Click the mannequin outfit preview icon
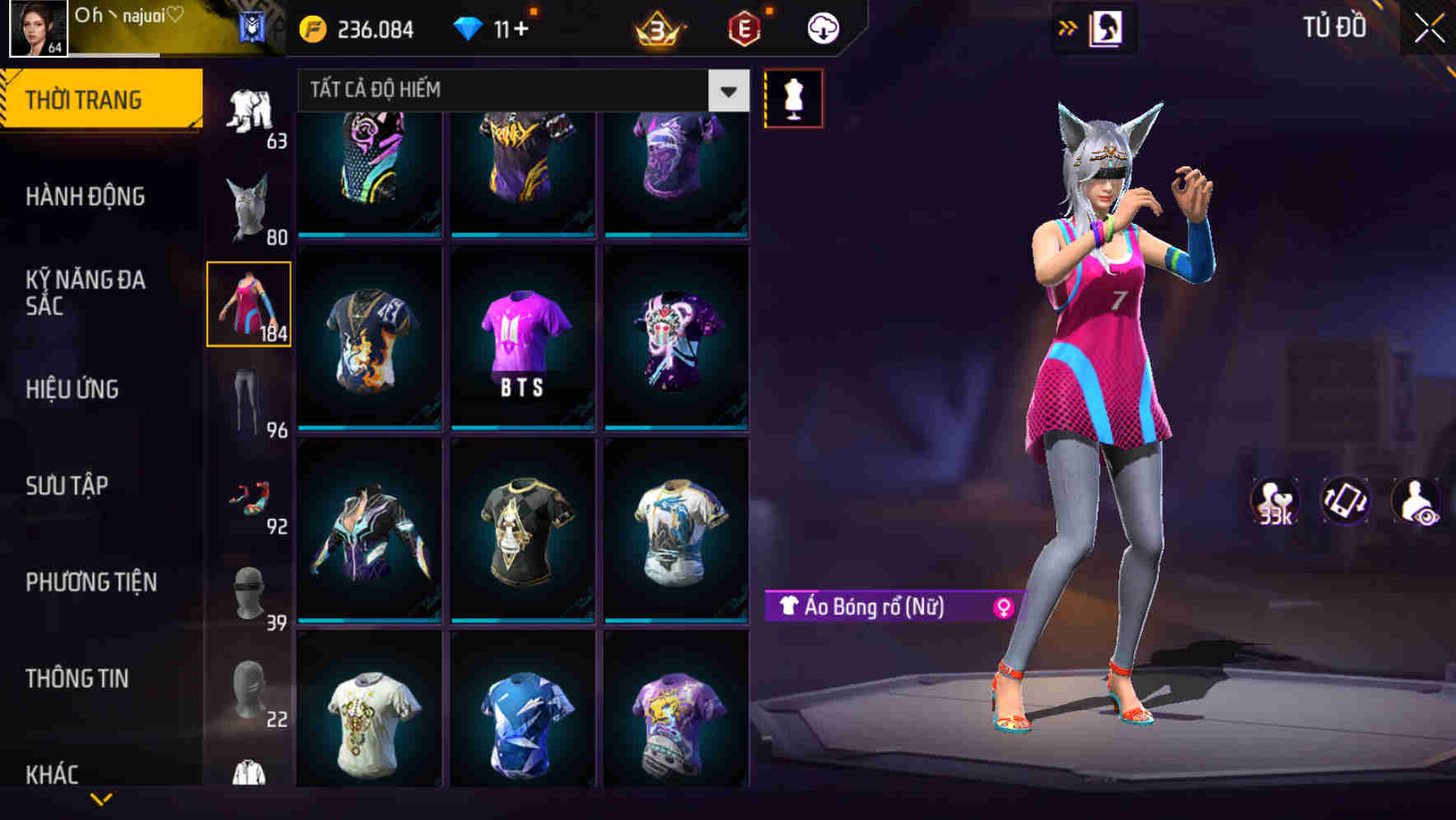 [x=794, y=97]
